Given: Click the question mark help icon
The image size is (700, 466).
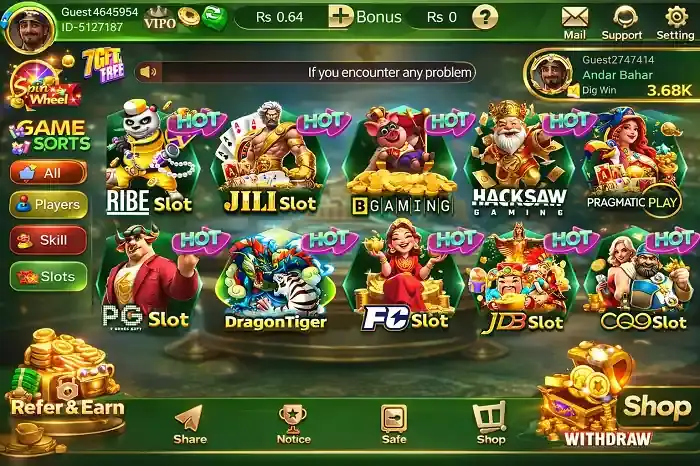Looking at the screenshot, I should (x=485, y=17).
